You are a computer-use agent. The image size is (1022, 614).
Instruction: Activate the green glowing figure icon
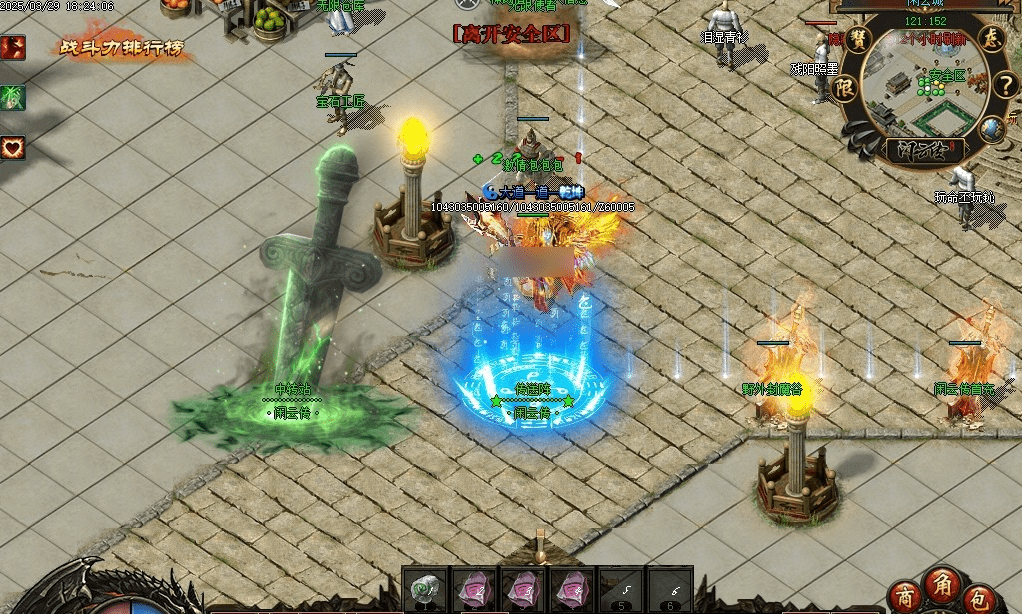click(13, 97)
